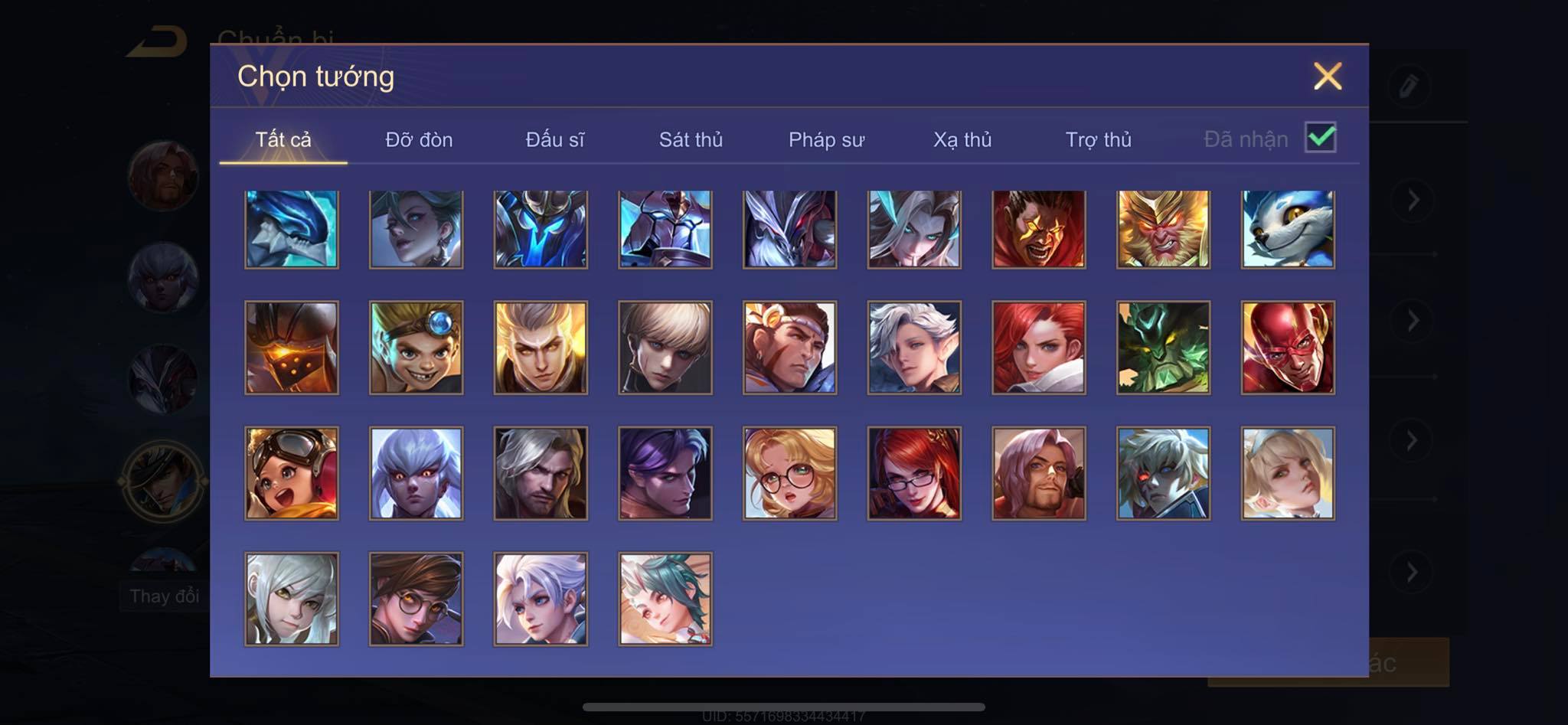1568x725 pixels.
Task: Close the Chọn tướng hero selection dialog
Action: point(1327,77)
